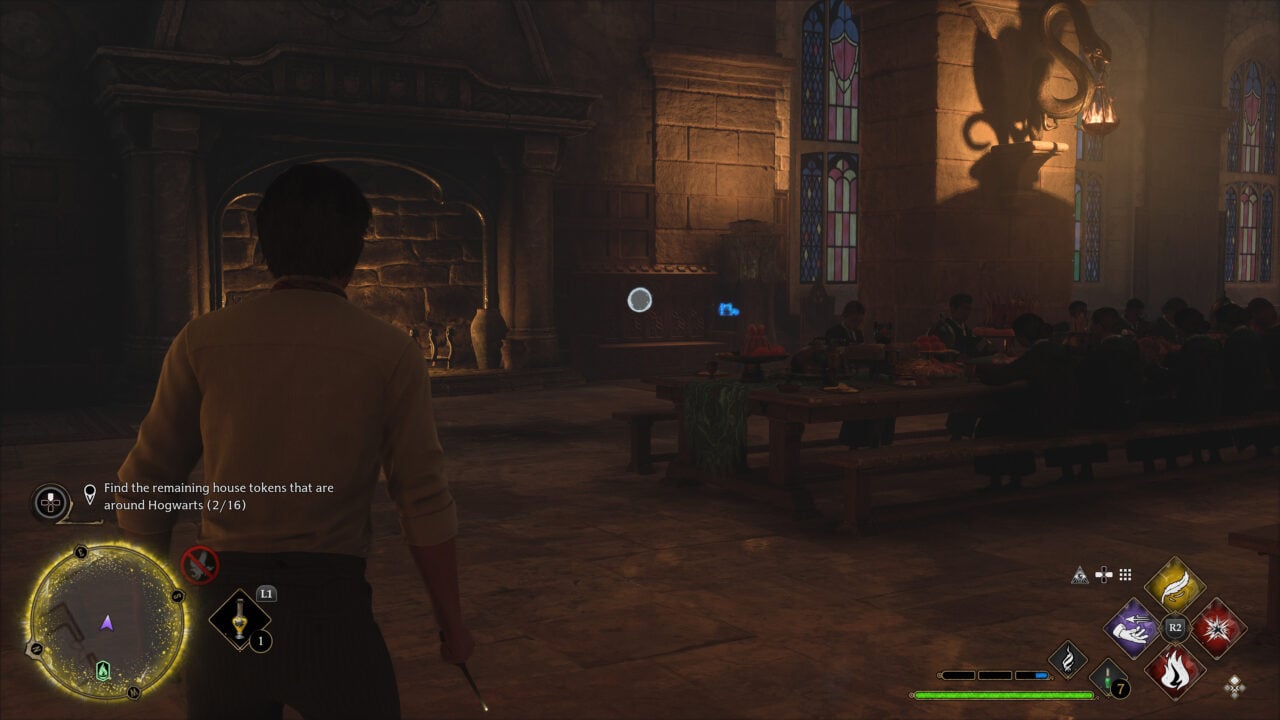Open the nine-dot grid icon
1280x720 pixels.
pyautogui.click(x=1125, y=574)
